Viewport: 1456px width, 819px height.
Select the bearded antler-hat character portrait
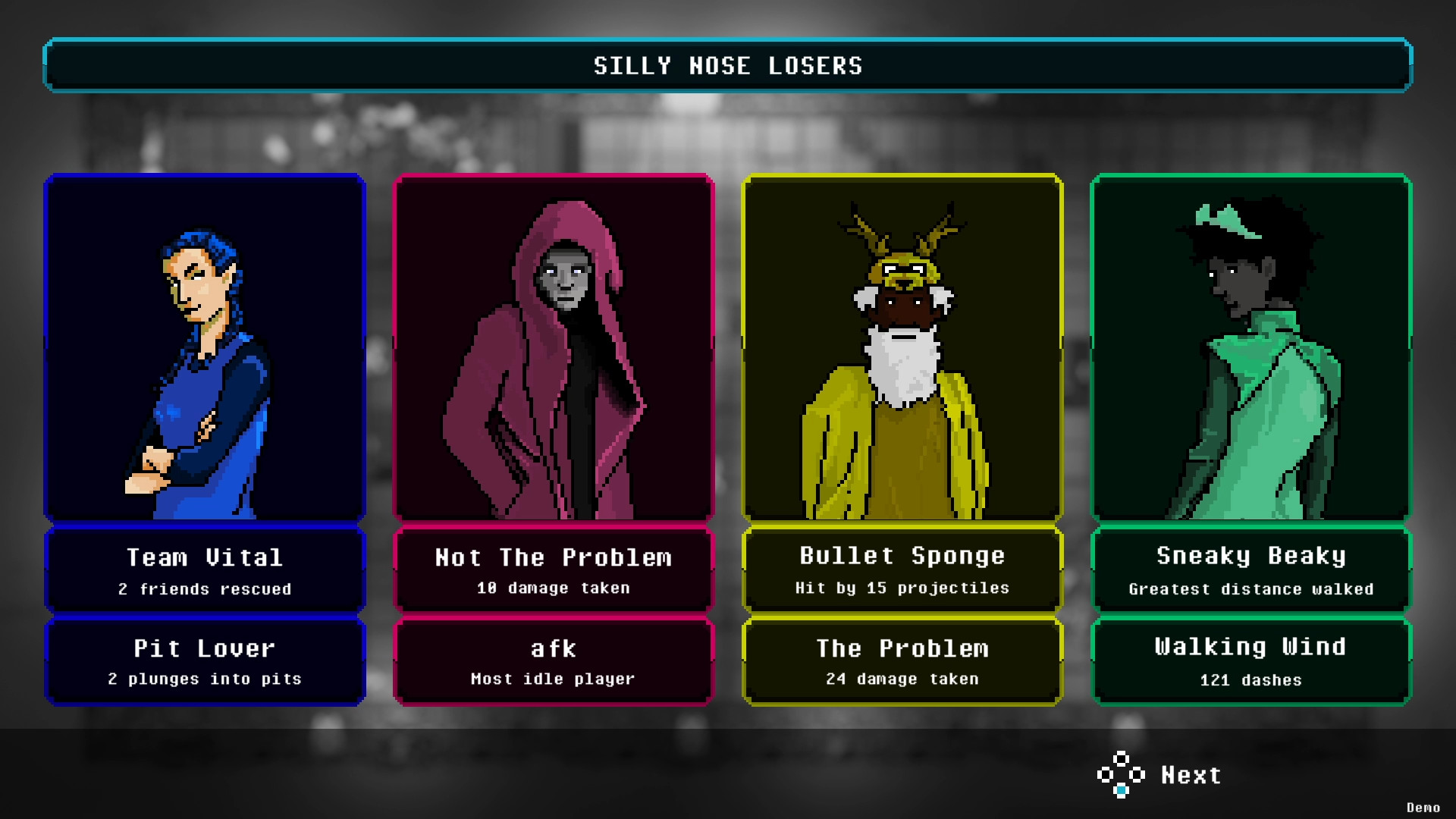902,345
